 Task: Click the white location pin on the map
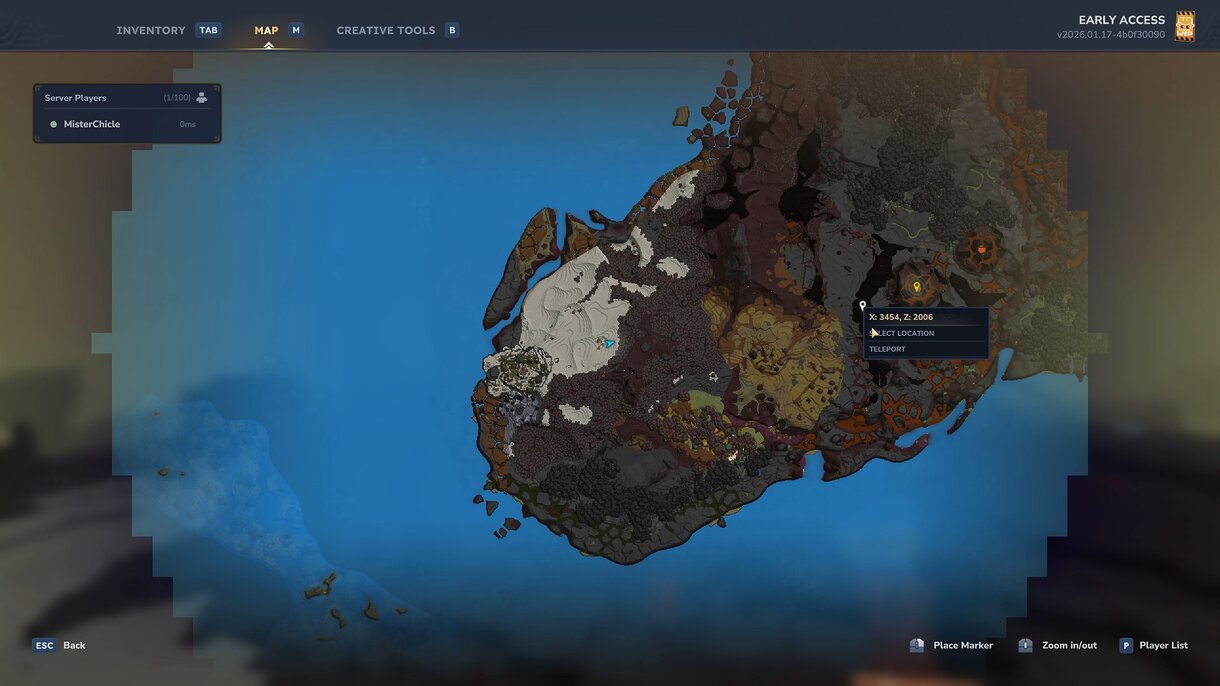(x=863, y=306)
